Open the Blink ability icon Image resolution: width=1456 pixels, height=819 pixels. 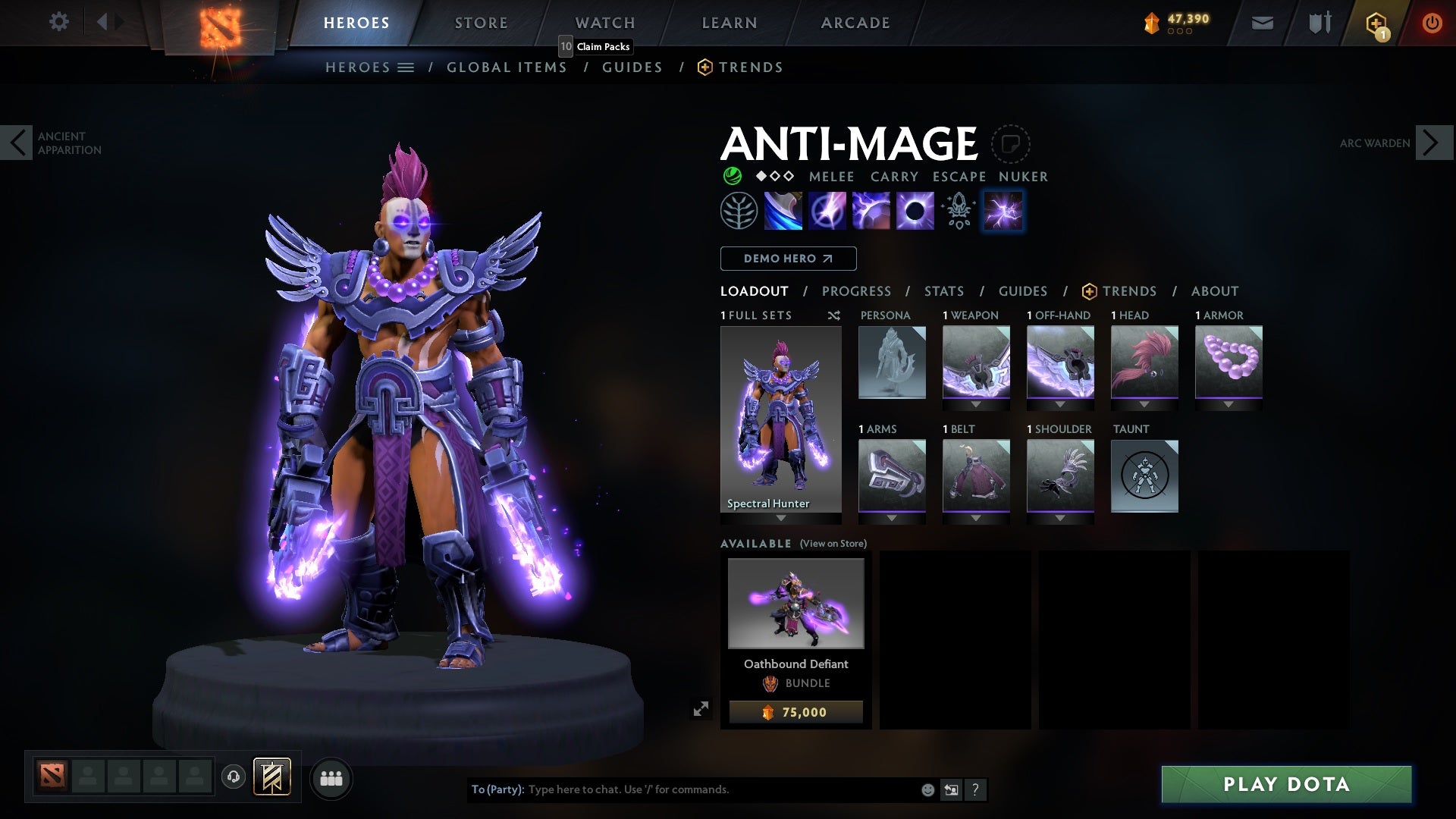[x=827, y=210]
